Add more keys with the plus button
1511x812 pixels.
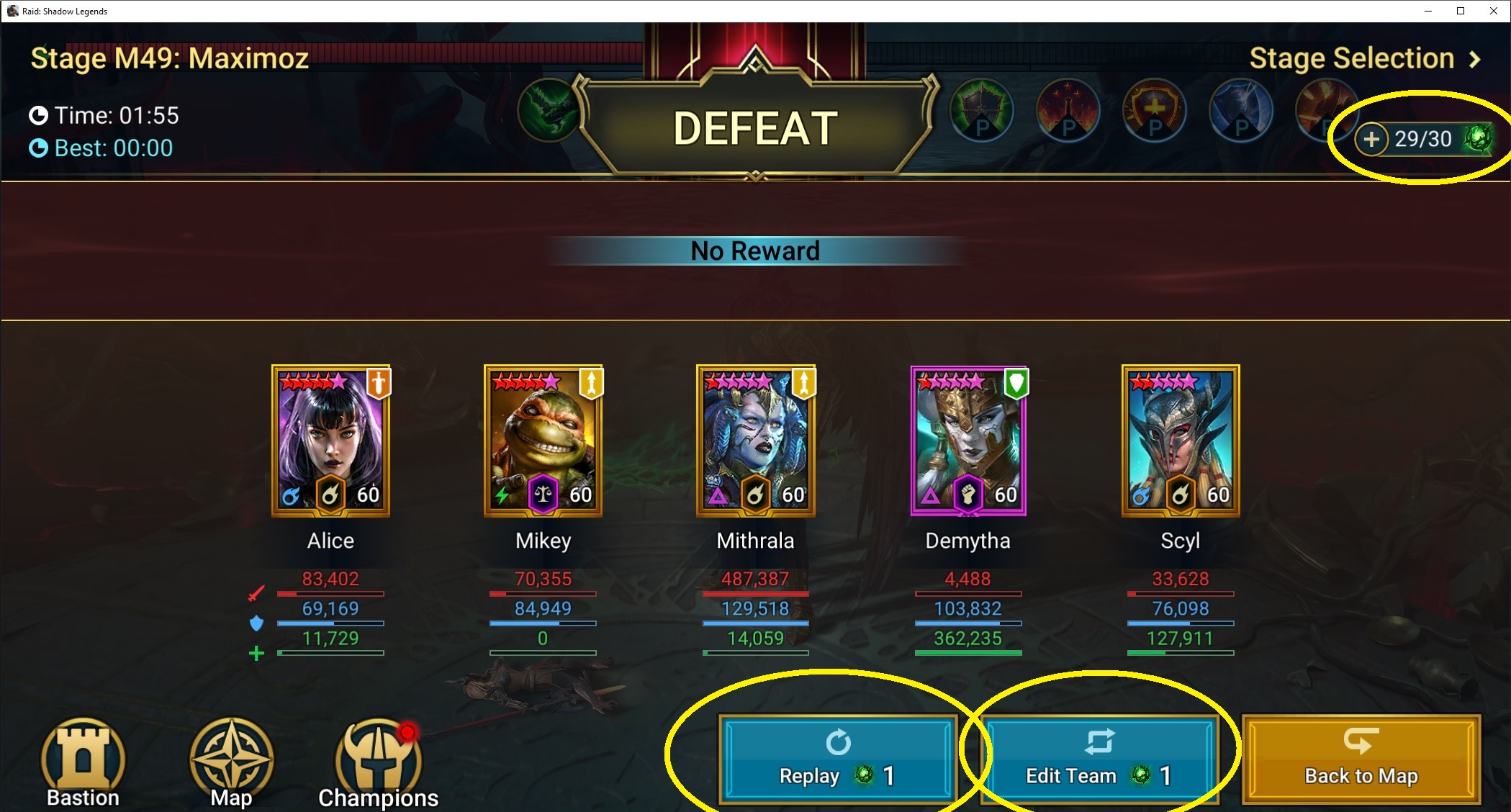click(x=1371, y=139)
